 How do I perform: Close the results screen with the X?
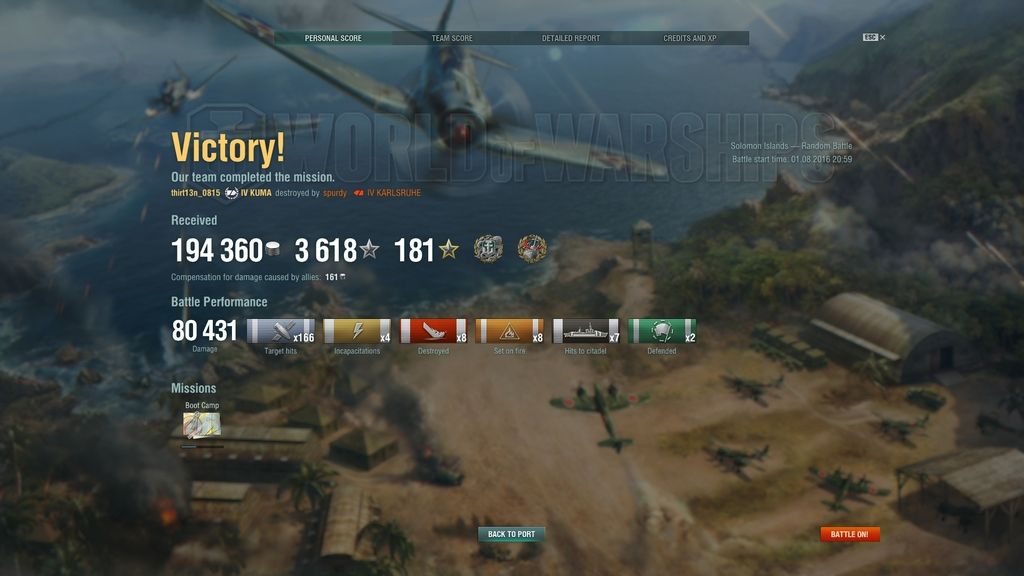[x=882, y=37]
